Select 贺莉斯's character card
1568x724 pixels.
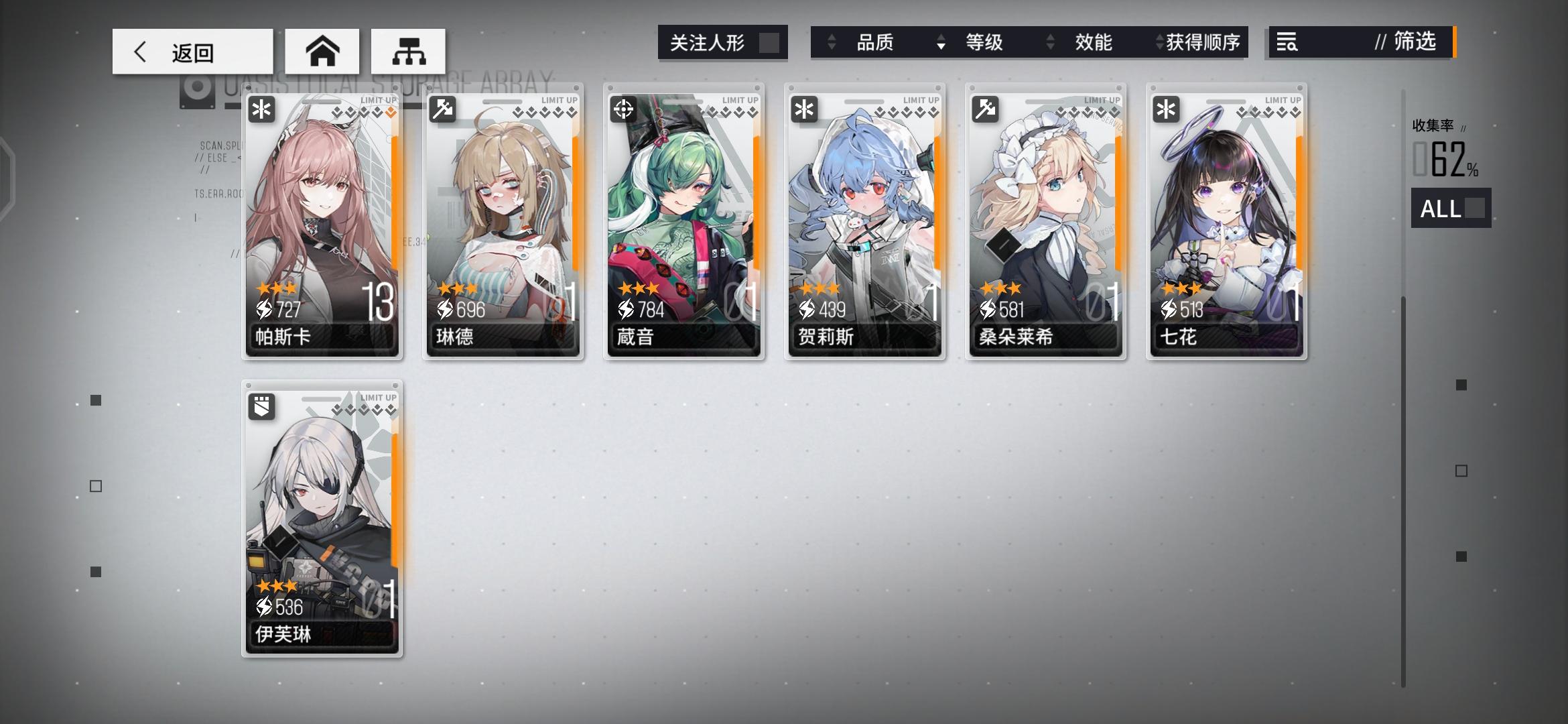(864, 221)
